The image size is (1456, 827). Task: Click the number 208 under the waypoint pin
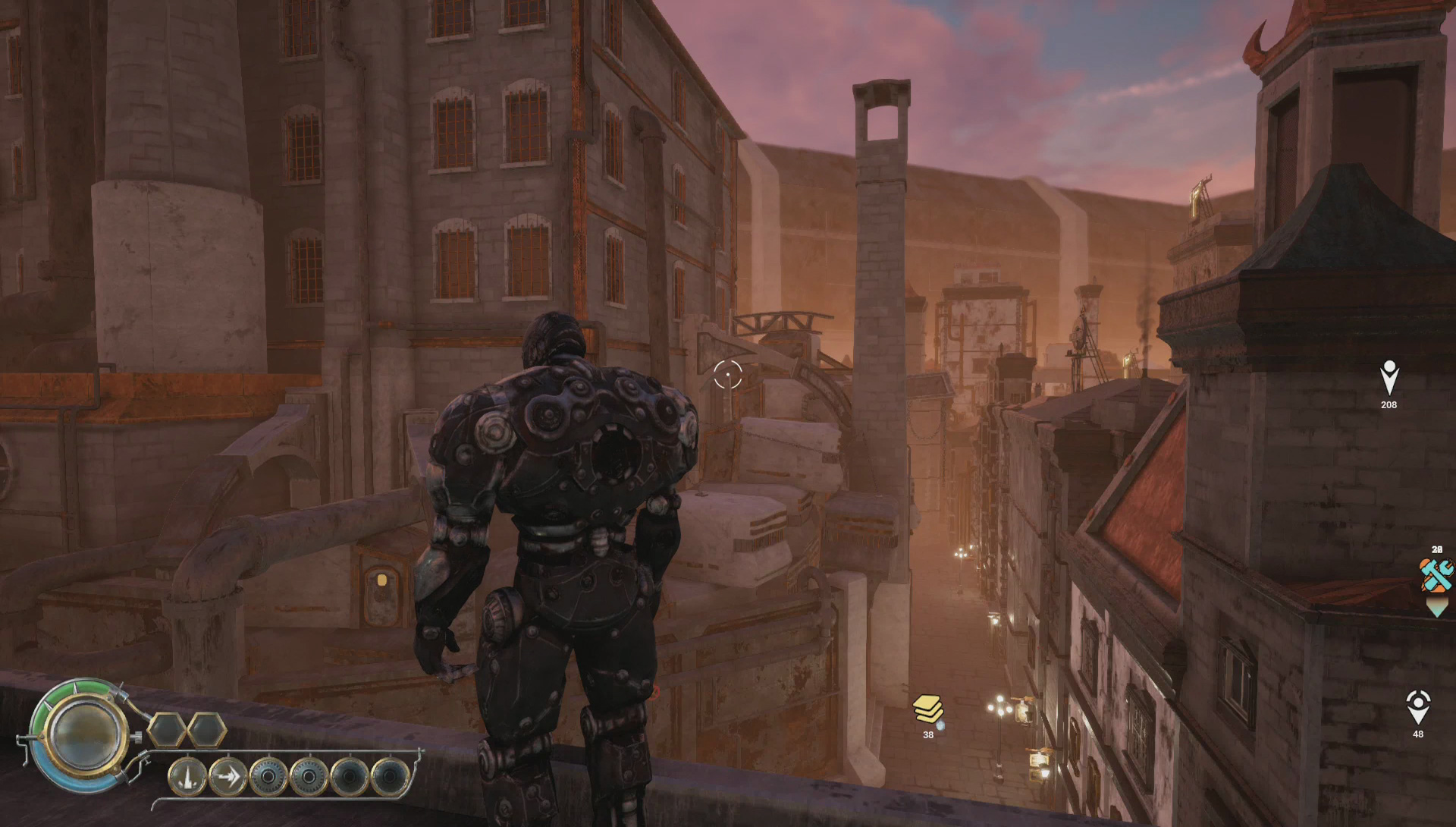[x=1389, y=404]
